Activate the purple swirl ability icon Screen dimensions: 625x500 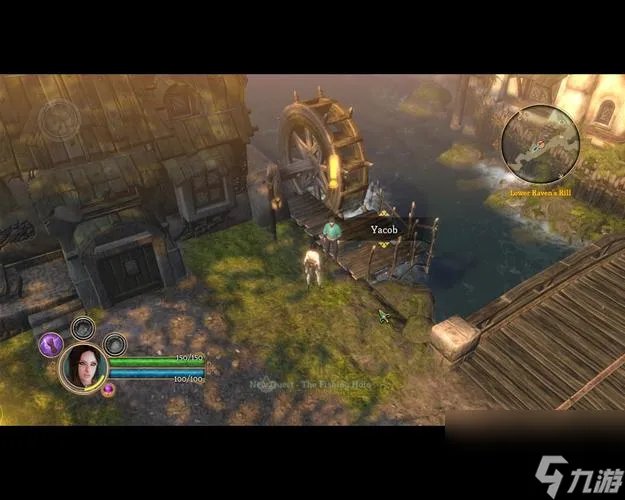pos(51,345)
